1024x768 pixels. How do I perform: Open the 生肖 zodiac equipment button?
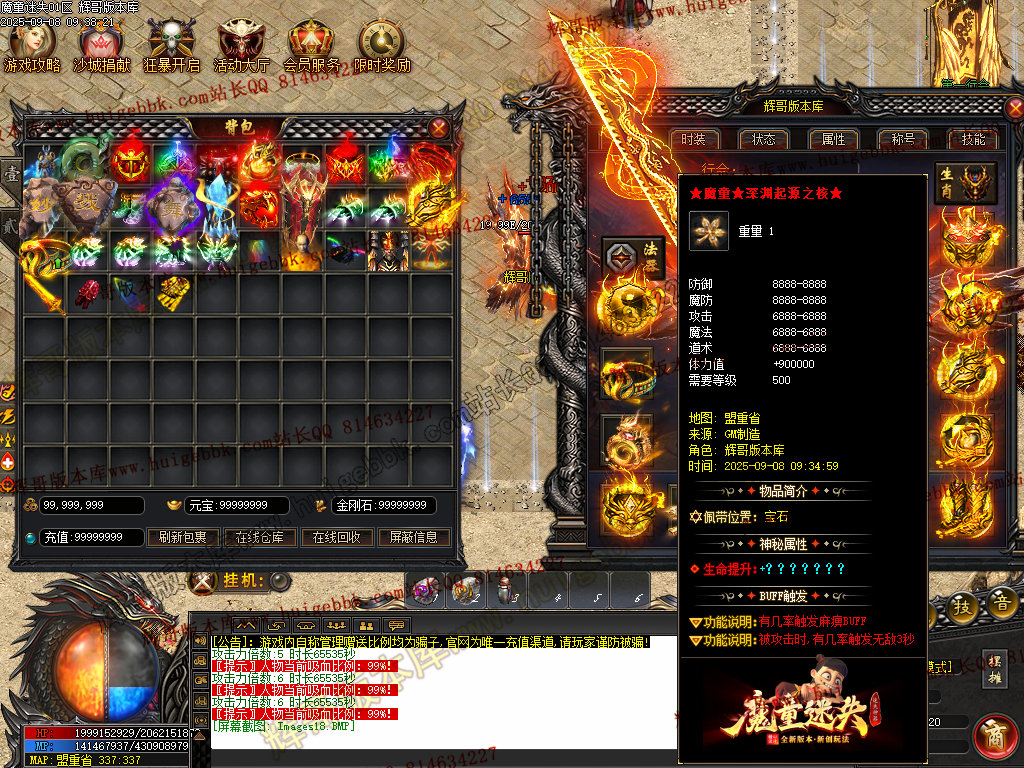point(966,183)
